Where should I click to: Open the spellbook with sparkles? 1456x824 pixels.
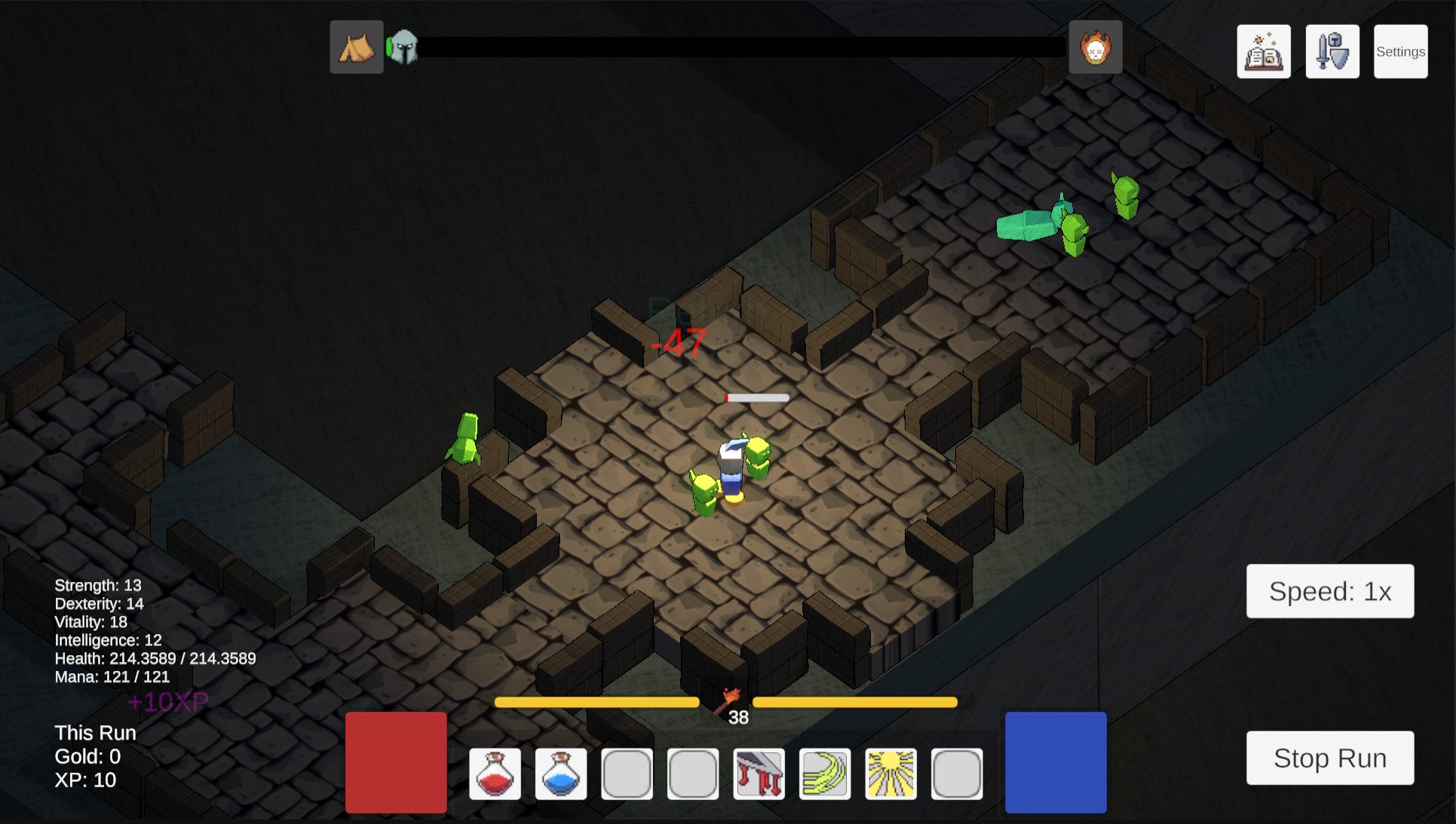click(x=1264, y=51)
